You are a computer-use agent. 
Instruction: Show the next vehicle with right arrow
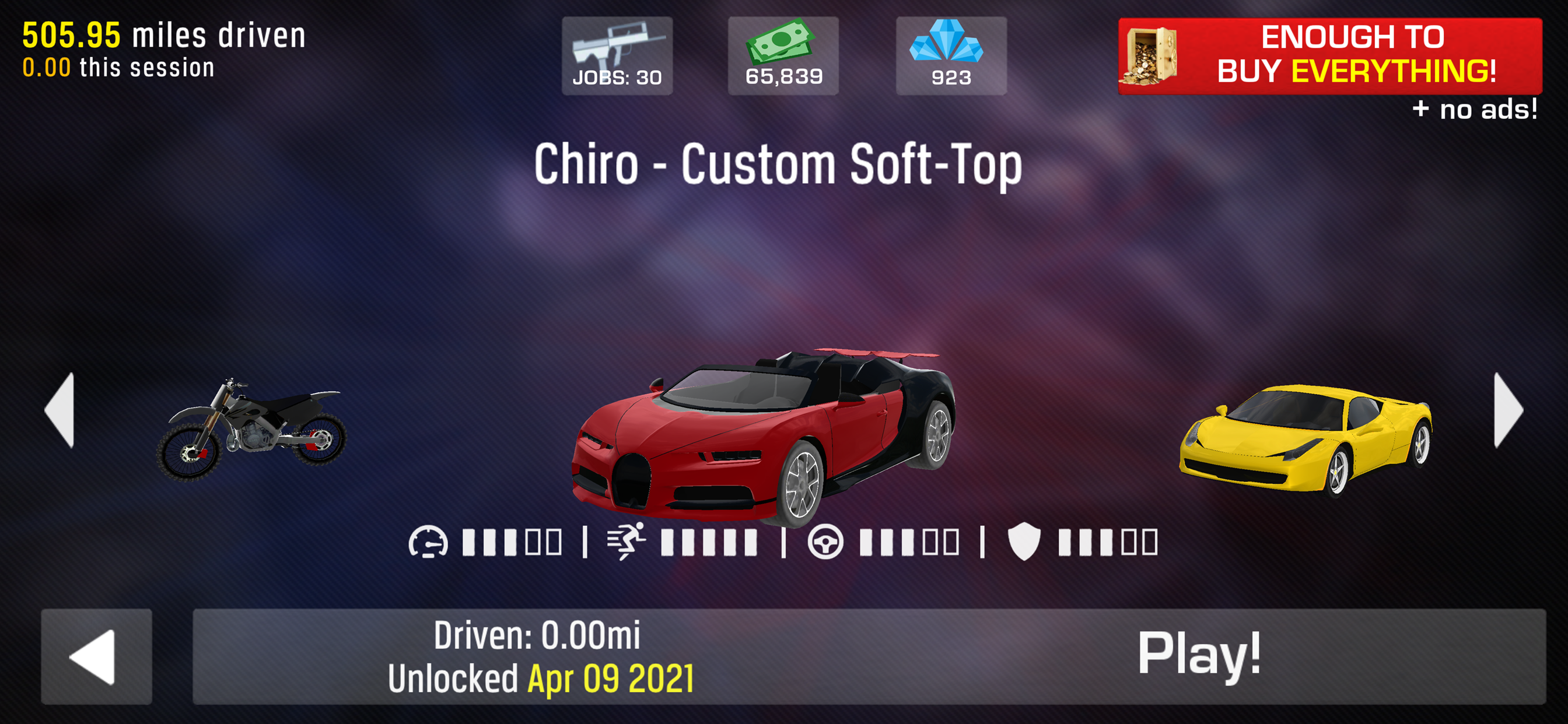click(1507, 410)
